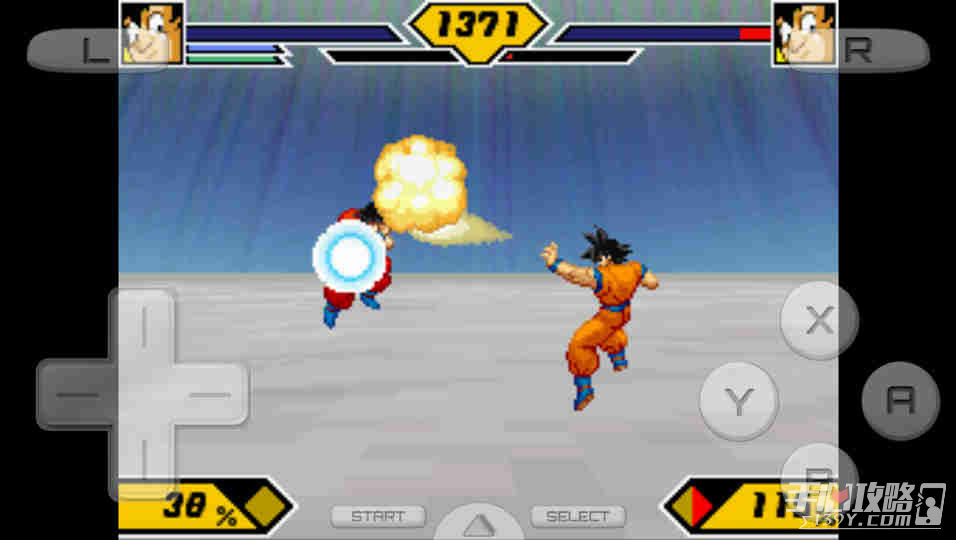Image resolution: width=956 pixels, height=540 pixels.
Task: Tap the L shoulder button
Action: click(x=80, y=51)
